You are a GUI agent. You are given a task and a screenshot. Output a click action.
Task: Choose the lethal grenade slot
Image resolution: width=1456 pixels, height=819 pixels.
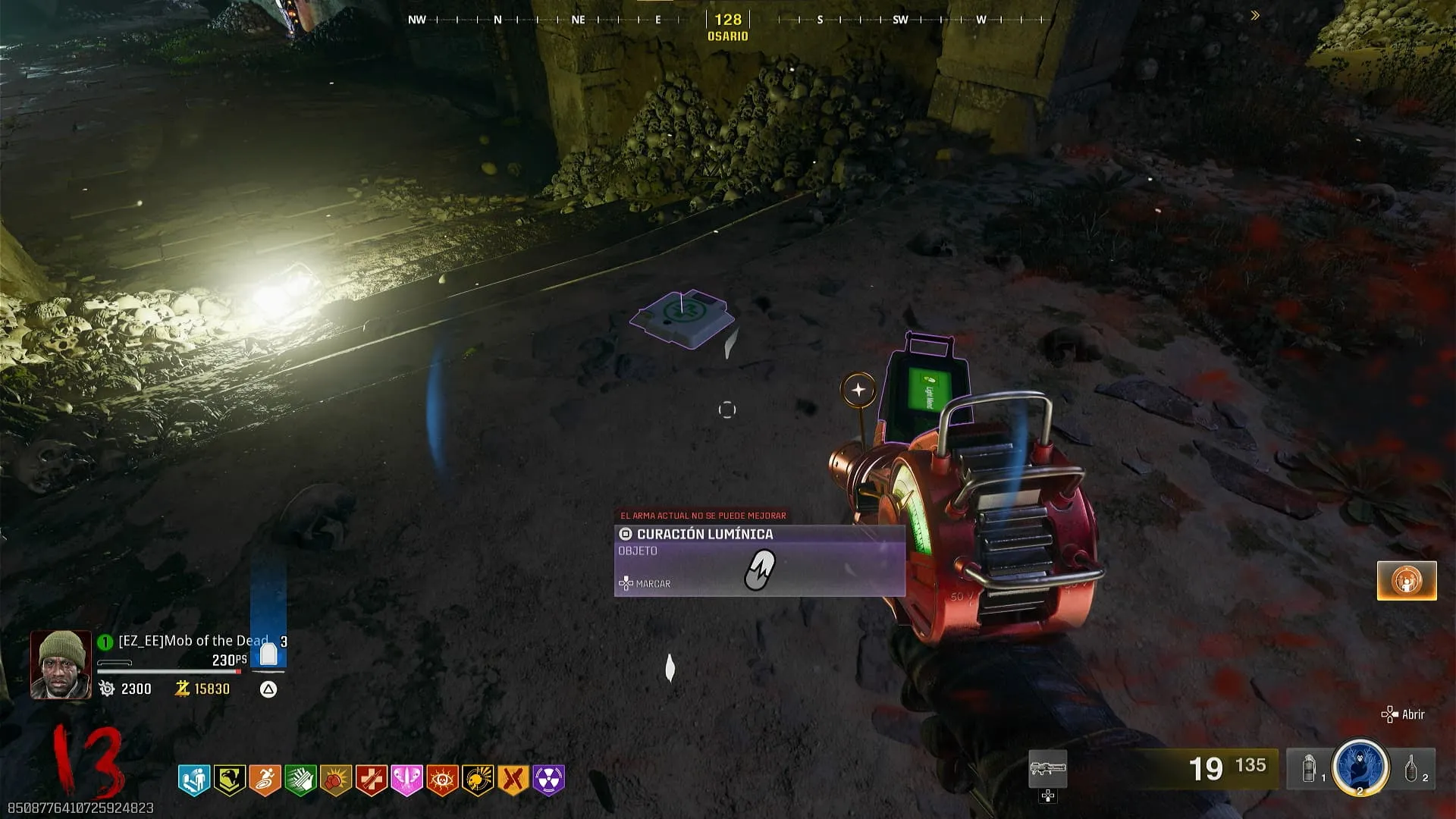point(1412,768)
